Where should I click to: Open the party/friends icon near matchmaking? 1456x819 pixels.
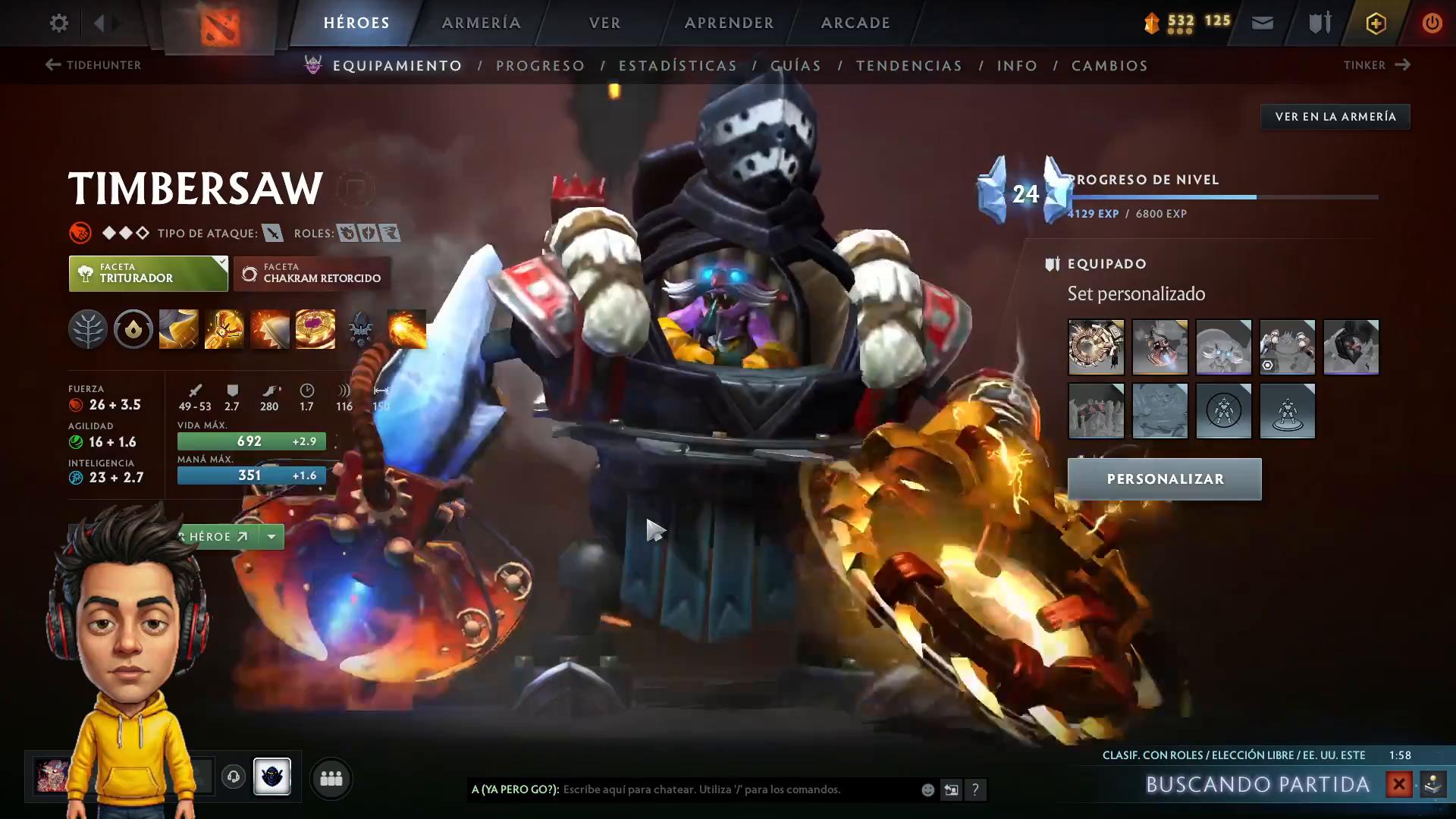pos(331,778)
